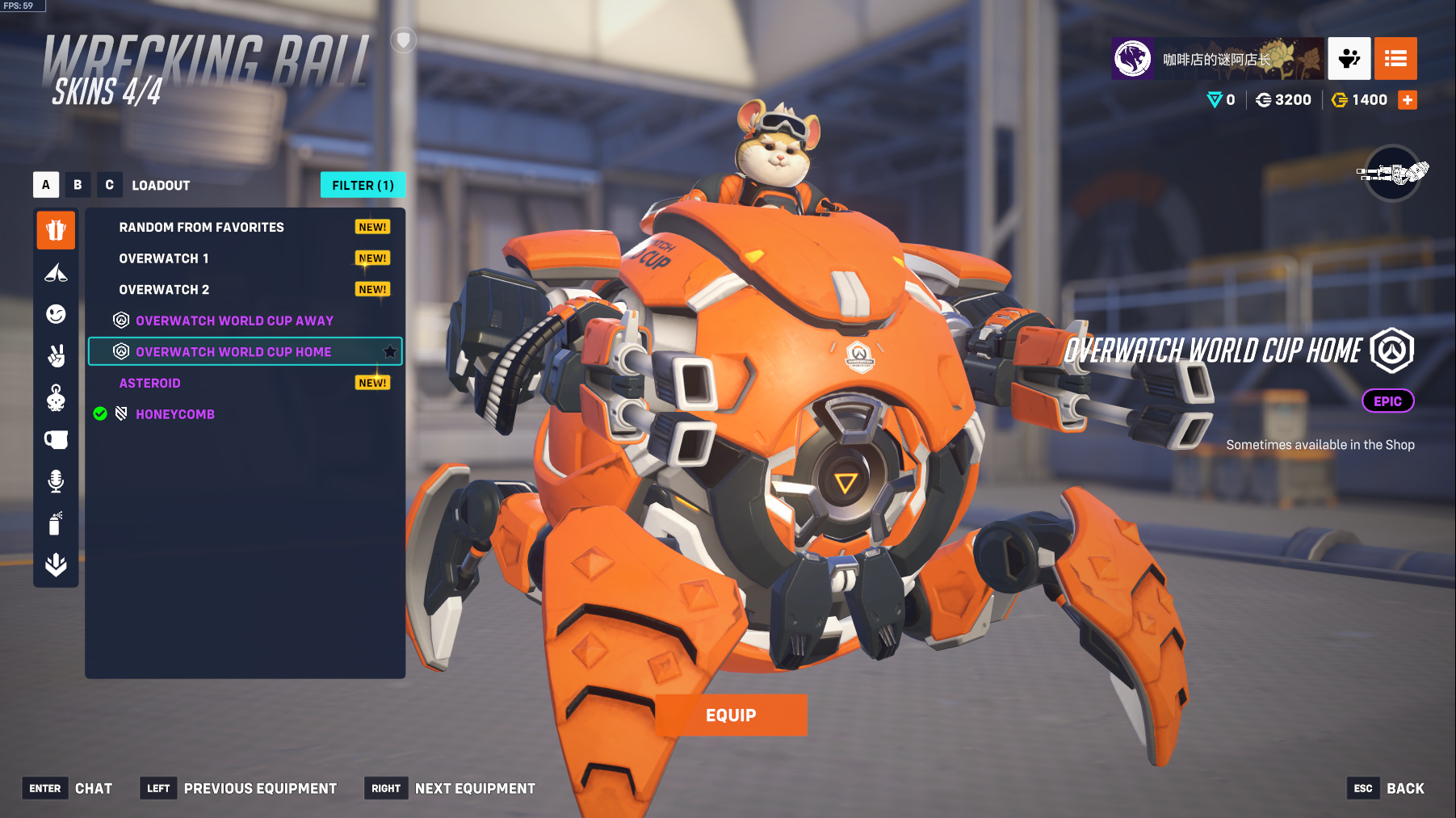The height and width of the screenshot is (818, 1456).
Task: Open the voice lines microphone category
Action: 56,481
